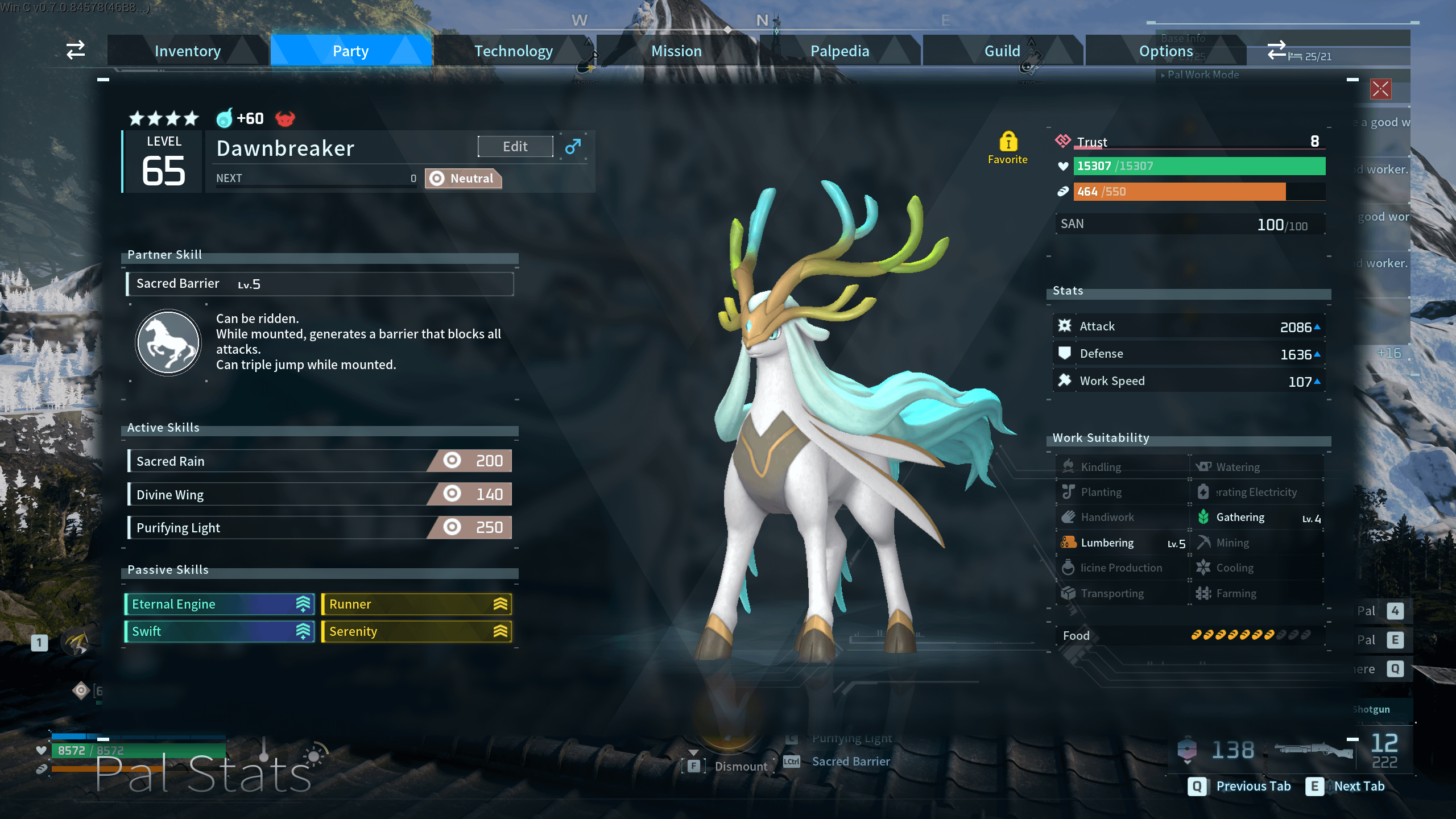
Task: Switch to the Inventory tab
Action: (x=188, y=51)
